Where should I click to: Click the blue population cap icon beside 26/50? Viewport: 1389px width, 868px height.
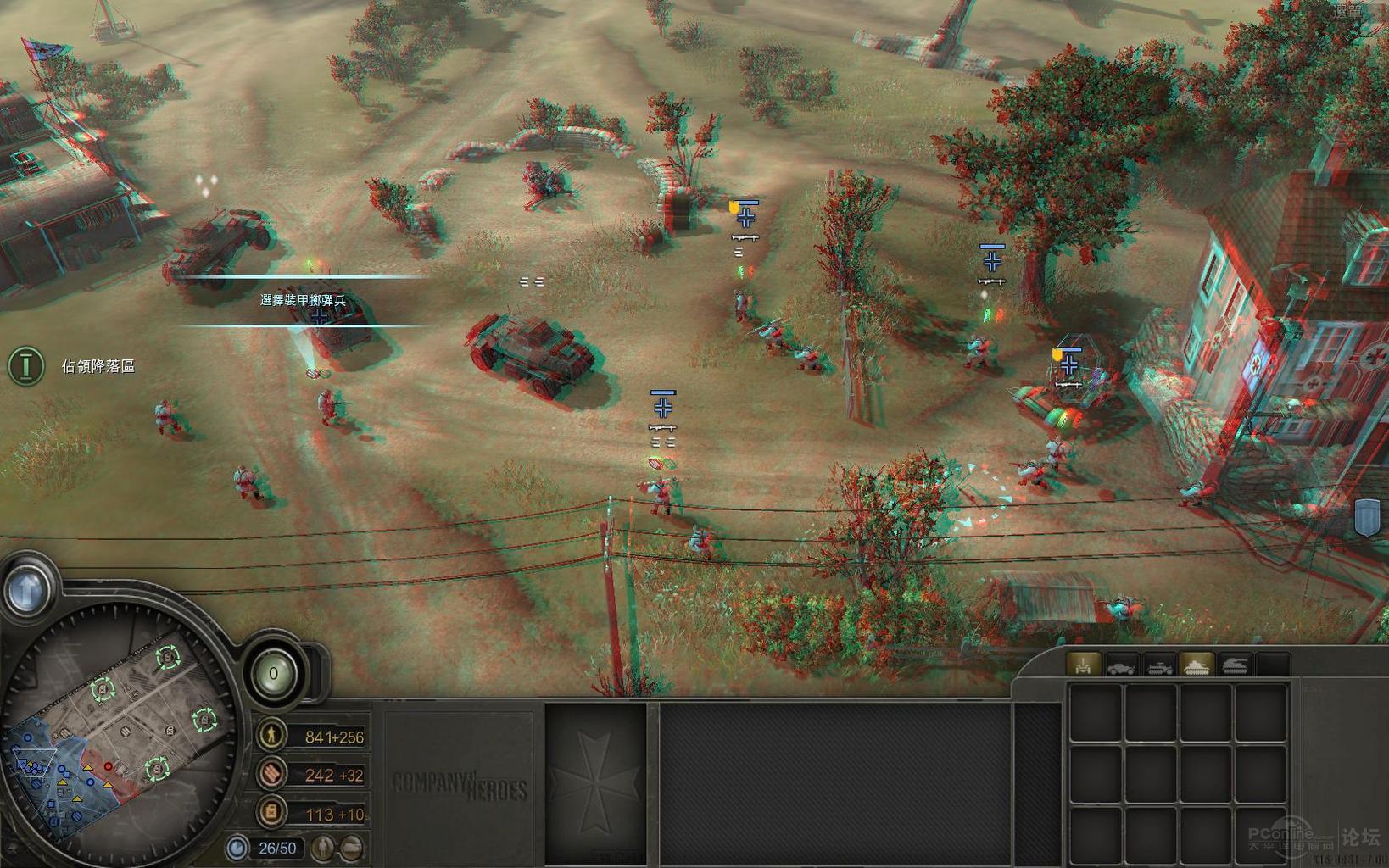(x=238, y=848)
